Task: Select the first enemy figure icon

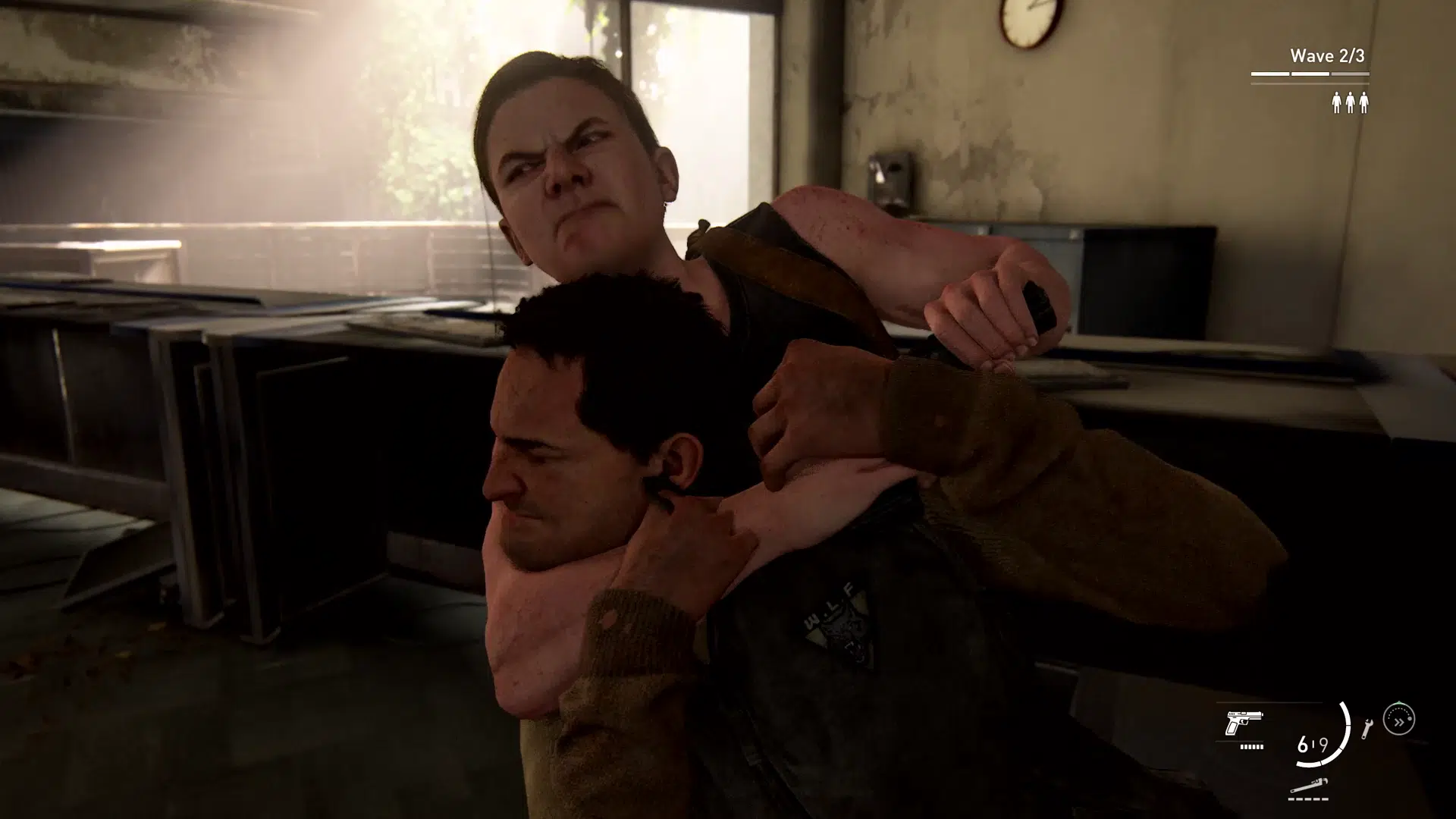Action: click(1336, 103)
